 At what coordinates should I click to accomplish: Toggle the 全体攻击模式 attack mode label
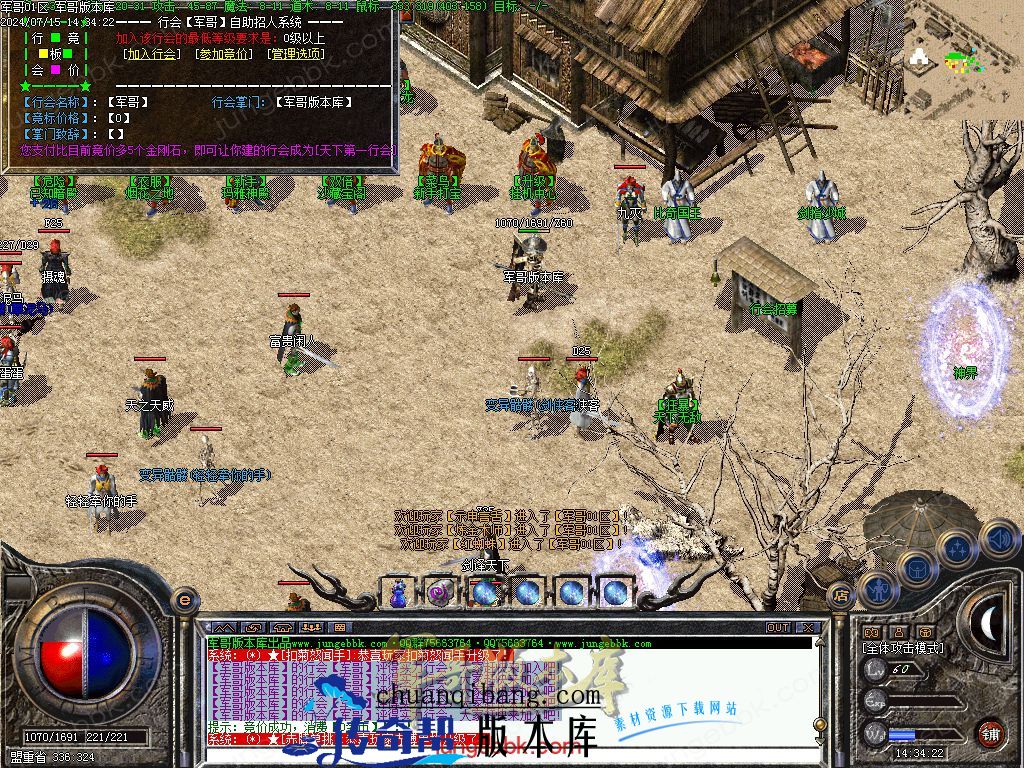pyautogui.click(x=904, y=648)
